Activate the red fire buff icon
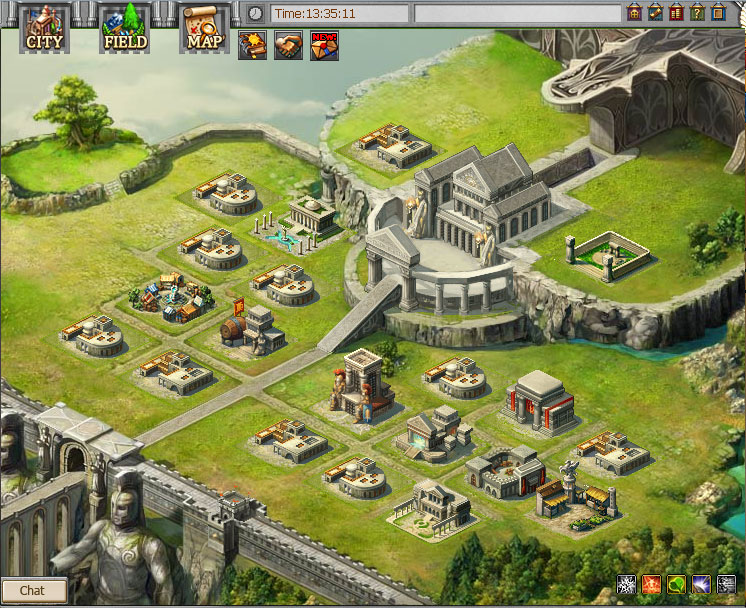This screenshot has width=746, height=608. (650, 584)
